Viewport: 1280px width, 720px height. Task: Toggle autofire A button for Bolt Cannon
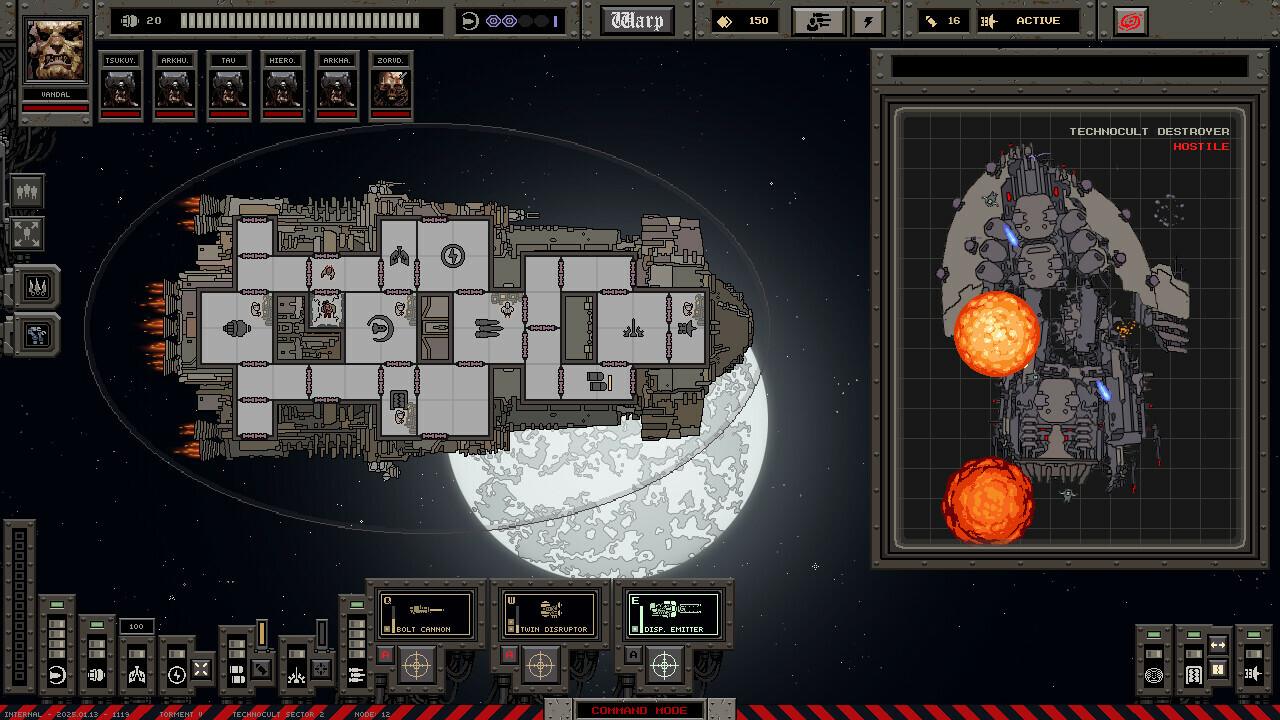tap(385, 655)
